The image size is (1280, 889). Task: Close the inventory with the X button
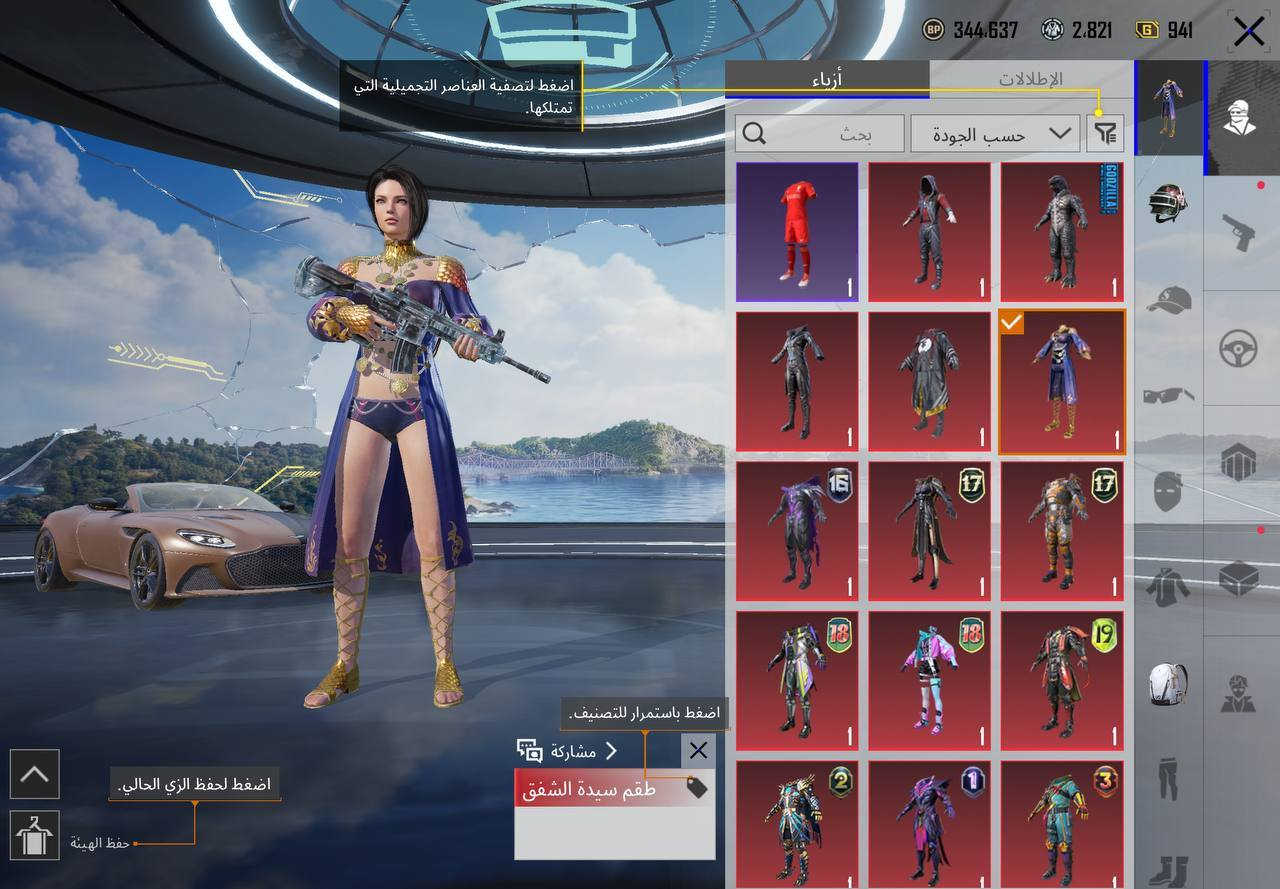coord(1248,31)
